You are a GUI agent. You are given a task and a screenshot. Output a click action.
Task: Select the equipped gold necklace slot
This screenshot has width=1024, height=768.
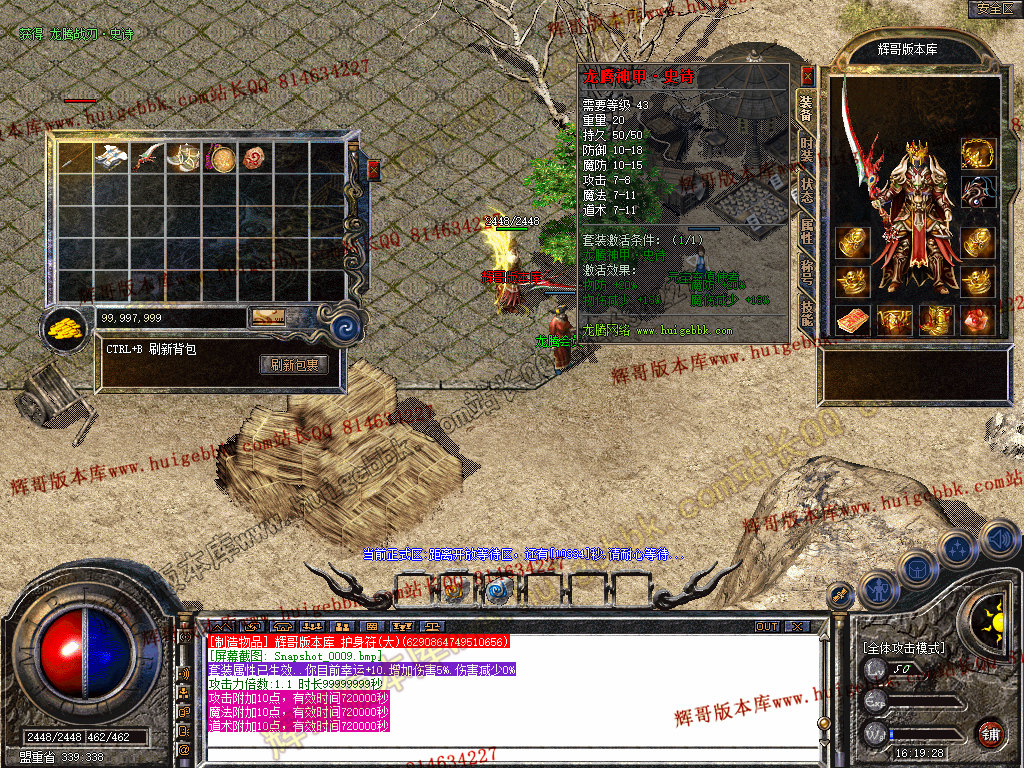coord(978,153)
